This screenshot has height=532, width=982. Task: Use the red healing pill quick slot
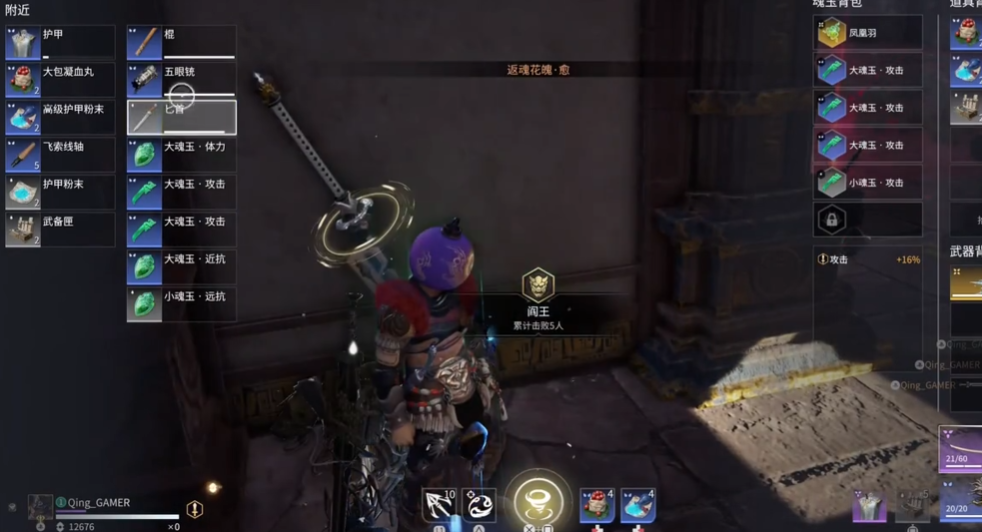[597, 505]
